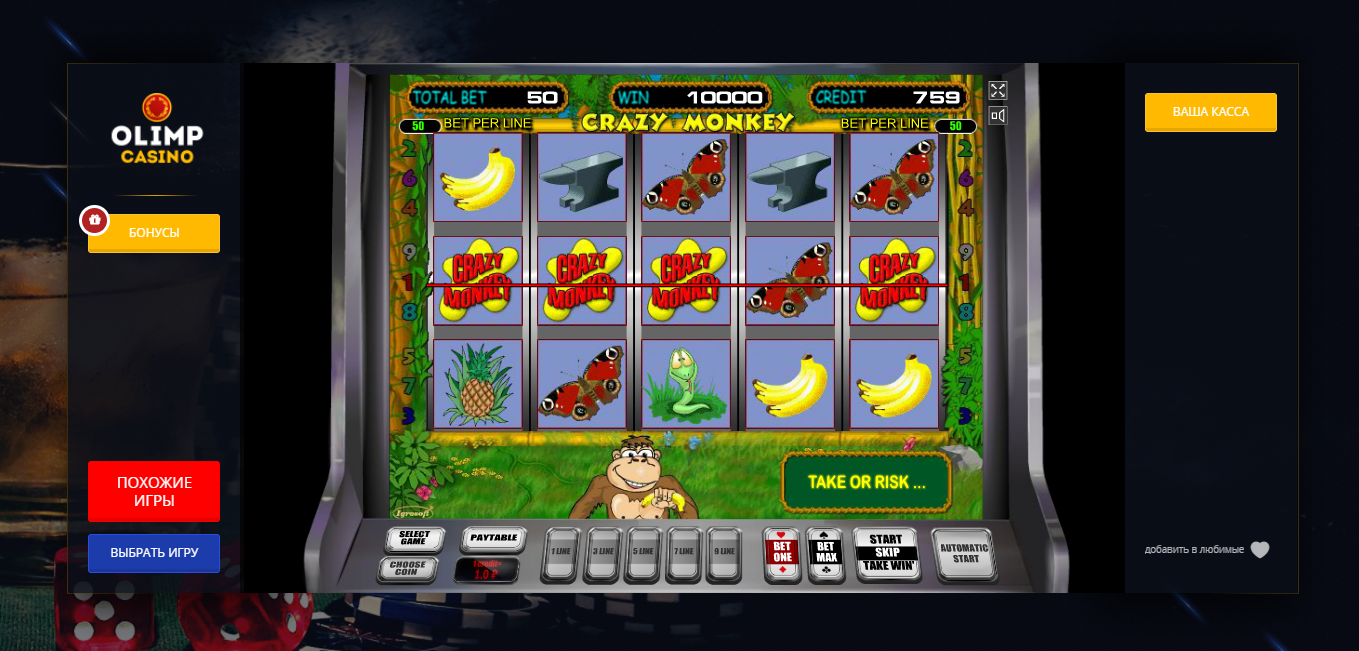Select the 9 Line button
Image resolution: width=1359 pixels, height=651 pixels.
point(726,553)
